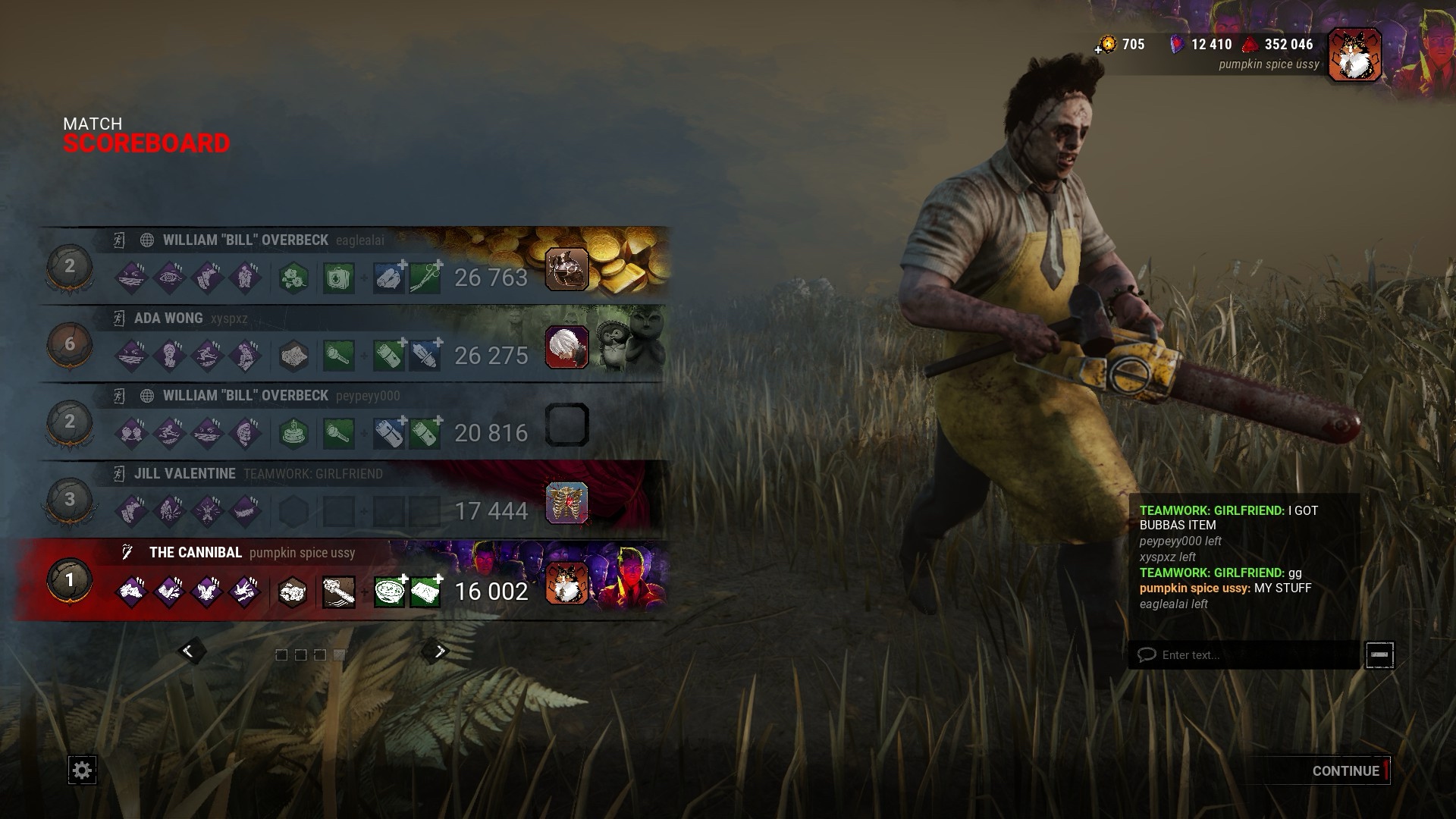
Task: Select Ada Wong's scoreboard row
Action: [x=341, y=344]
